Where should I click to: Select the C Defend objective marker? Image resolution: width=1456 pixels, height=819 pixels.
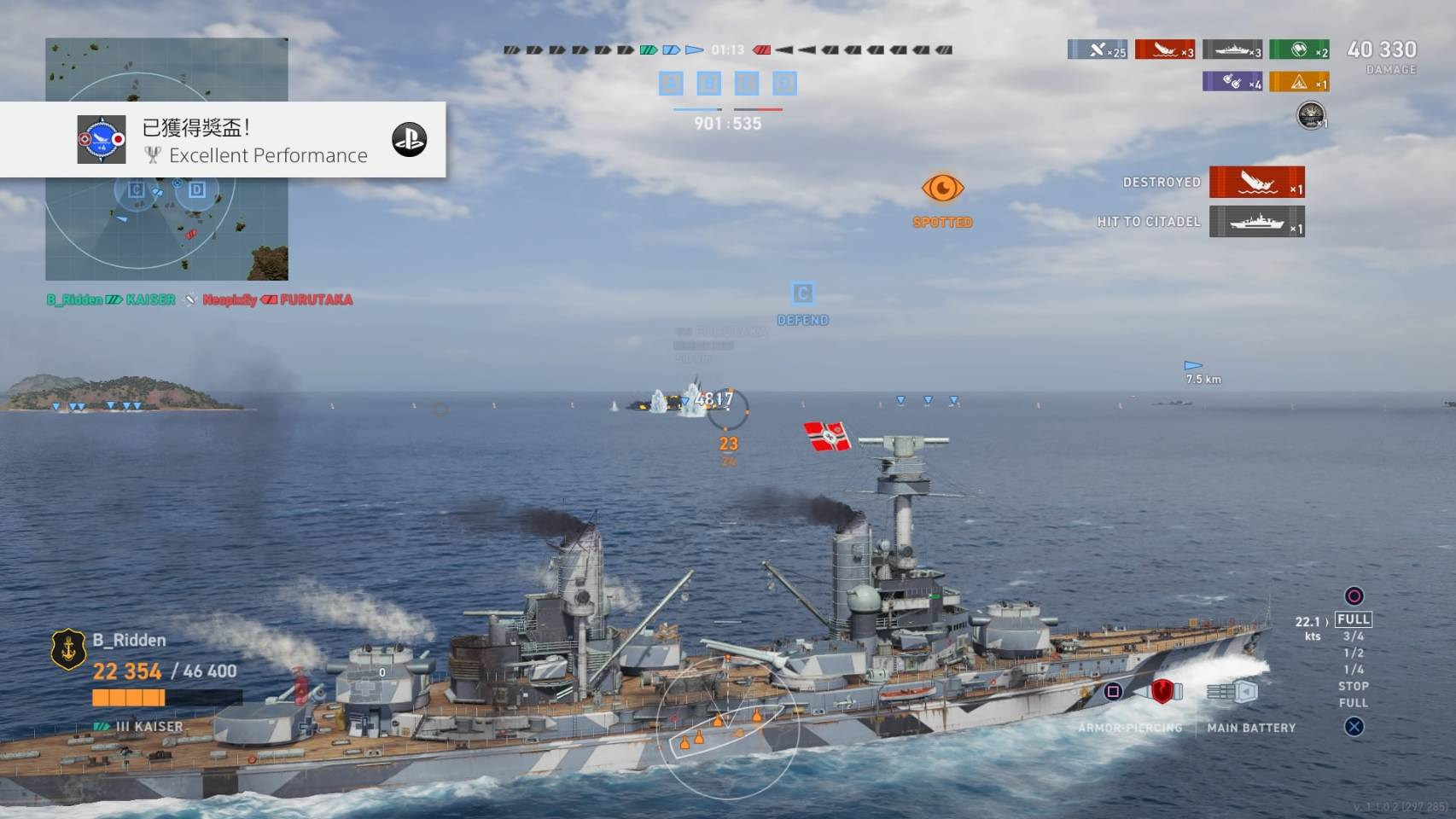coord(802,294)
